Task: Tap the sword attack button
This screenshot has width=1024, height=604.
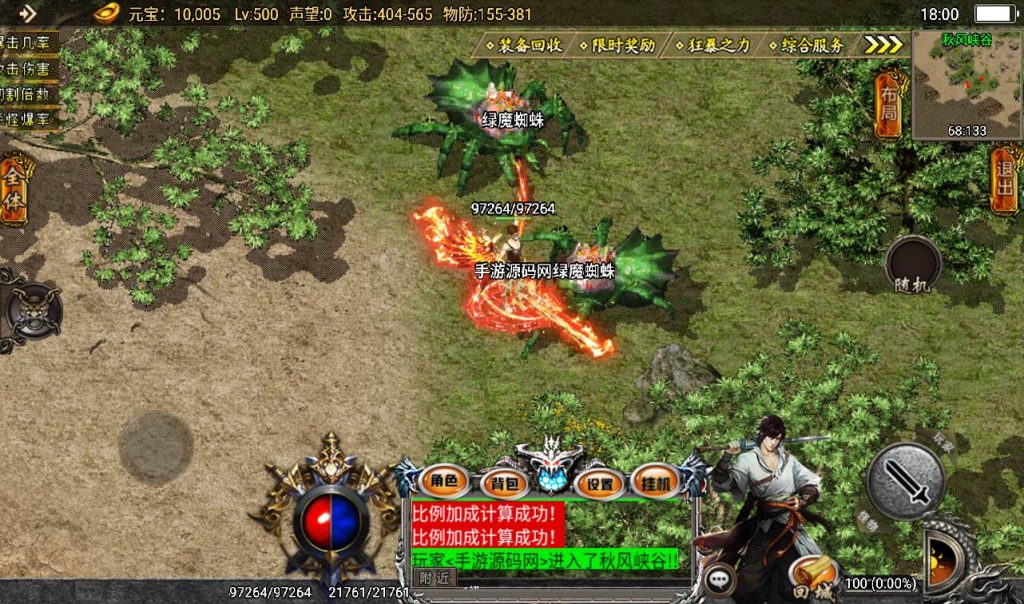Action: click(906, 481)
